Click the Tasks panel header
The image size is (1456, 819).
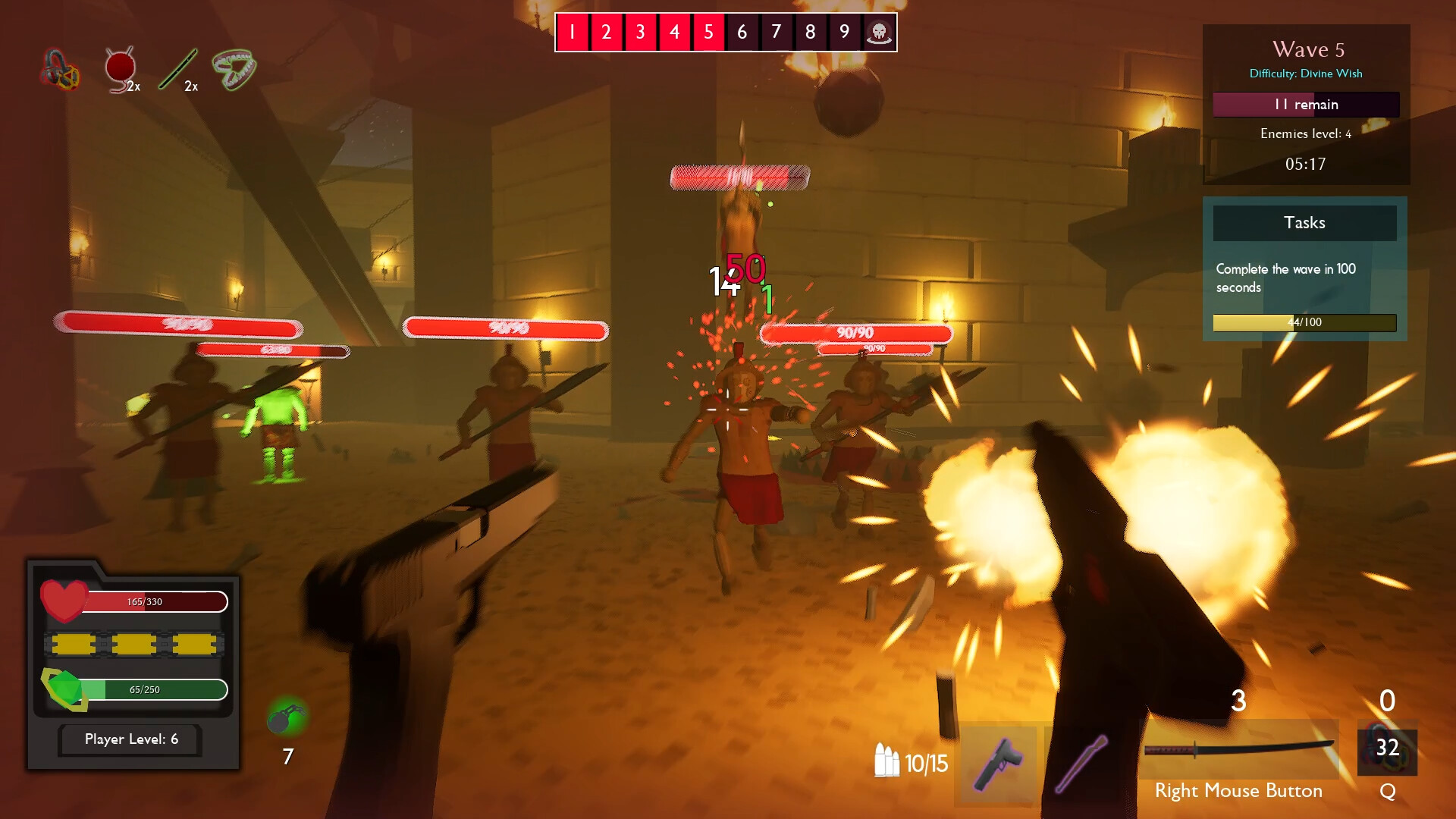coord(1304,222)
